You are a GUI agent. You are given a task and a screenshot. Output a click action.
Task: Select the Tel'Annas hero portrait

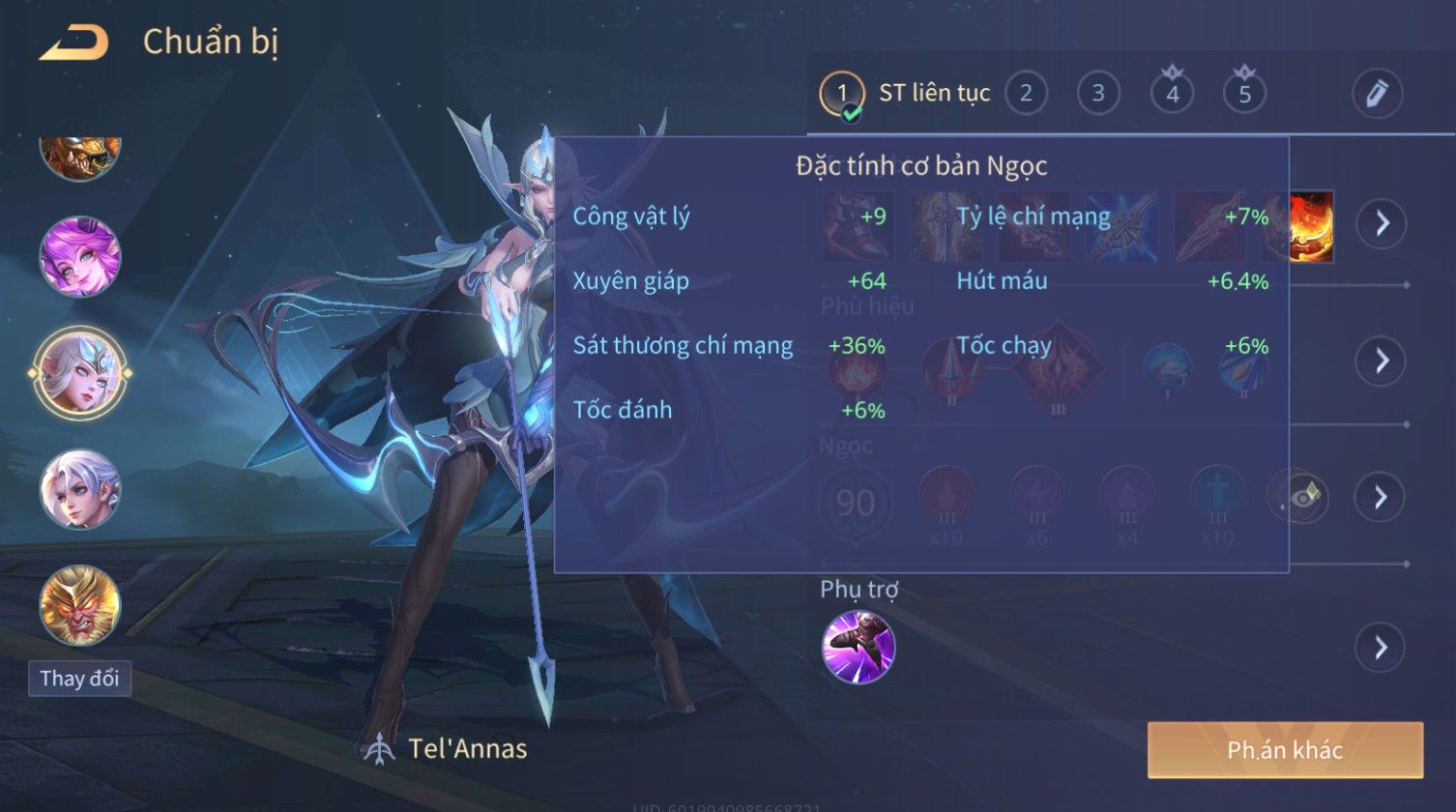click(x=80, y=372)
